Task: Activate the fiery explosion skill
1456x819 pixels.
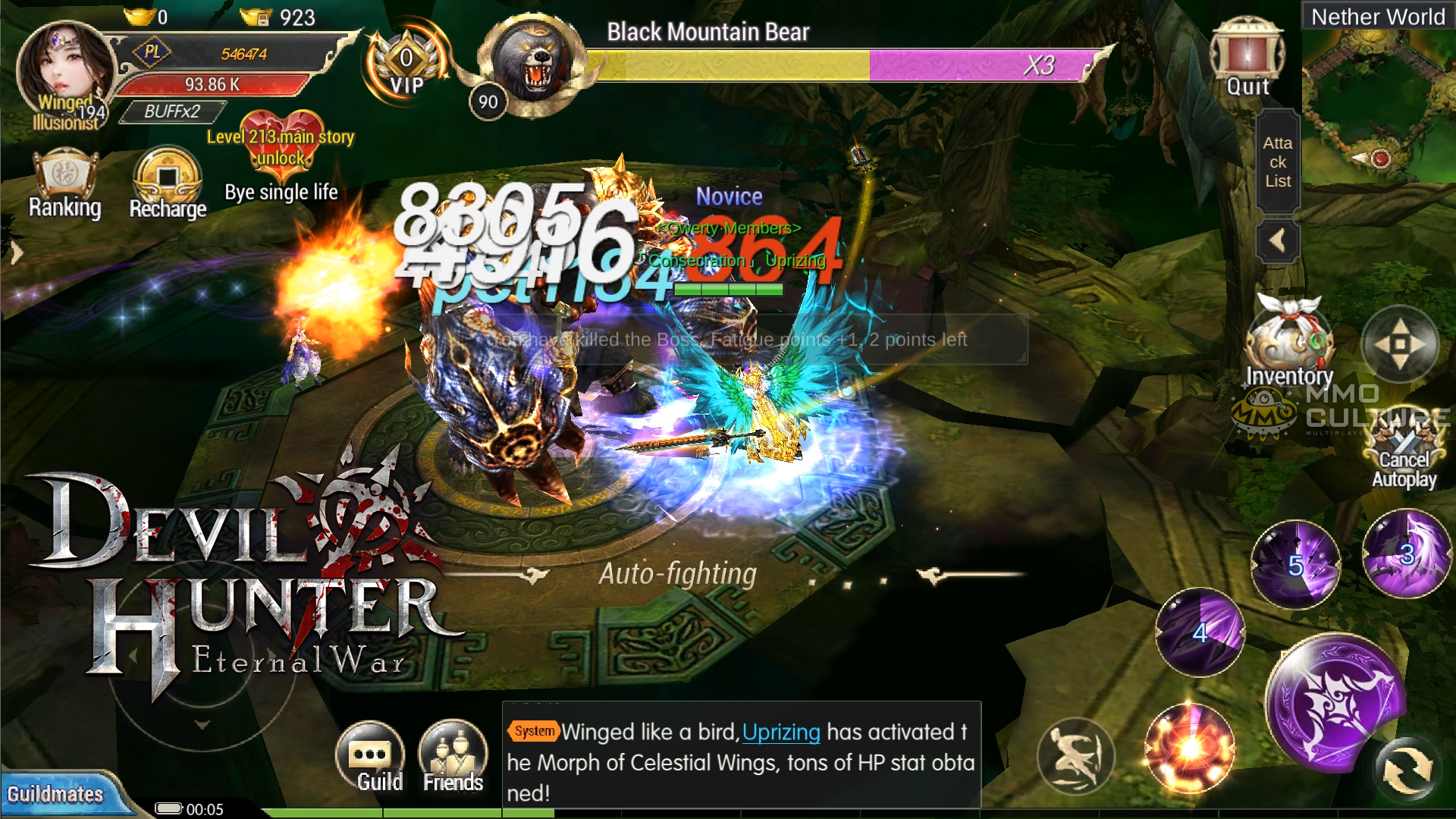Action: click(x=1190, y=748)
